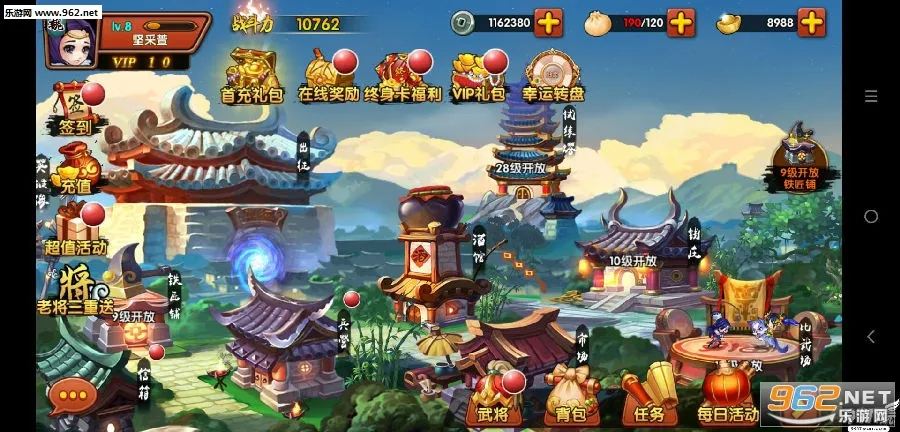Open the 签到 daily sign-in
The width and height of the screenshot is (900, 432).
coord(71,108)
